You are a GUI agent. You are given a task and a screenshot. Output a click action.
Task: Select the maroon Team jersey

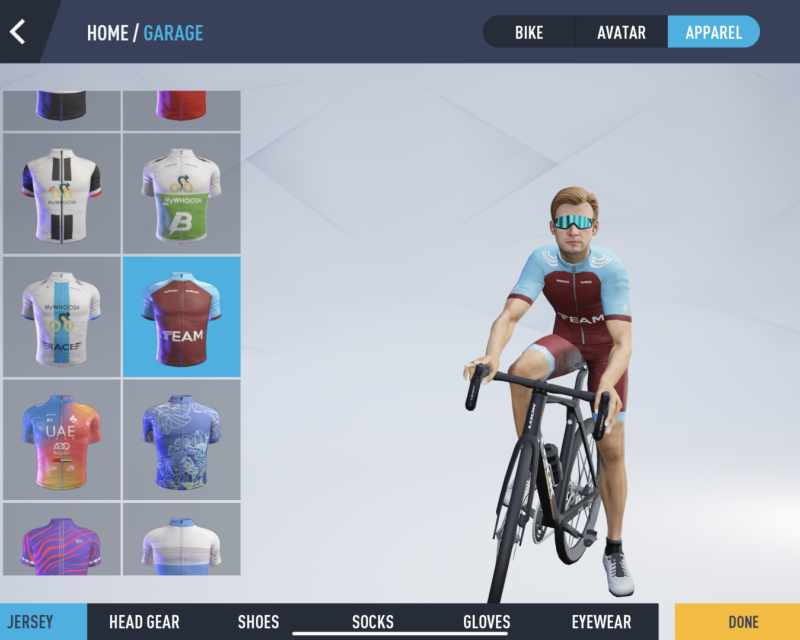181,316
